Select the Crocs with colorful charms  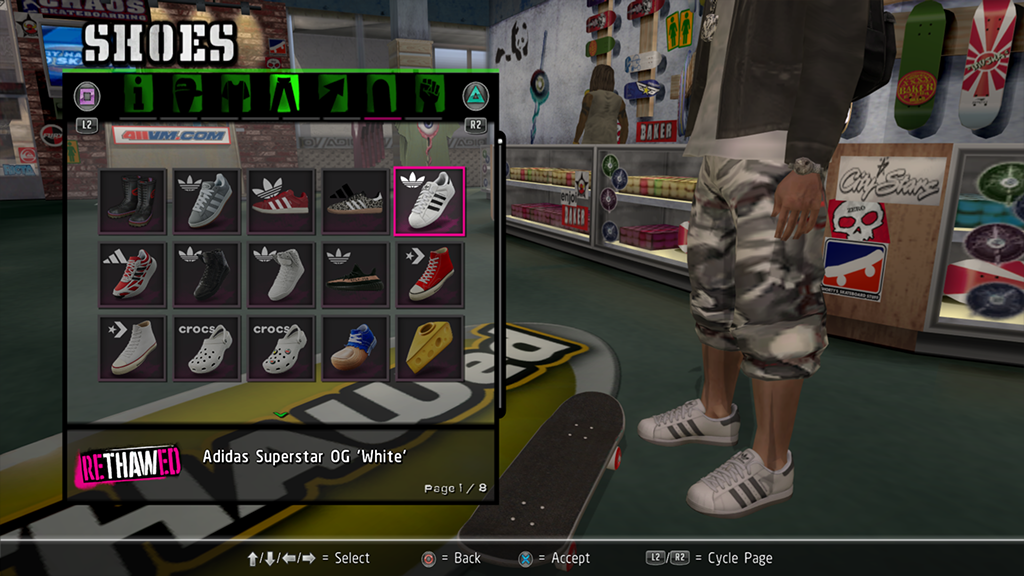coord(280,348)
